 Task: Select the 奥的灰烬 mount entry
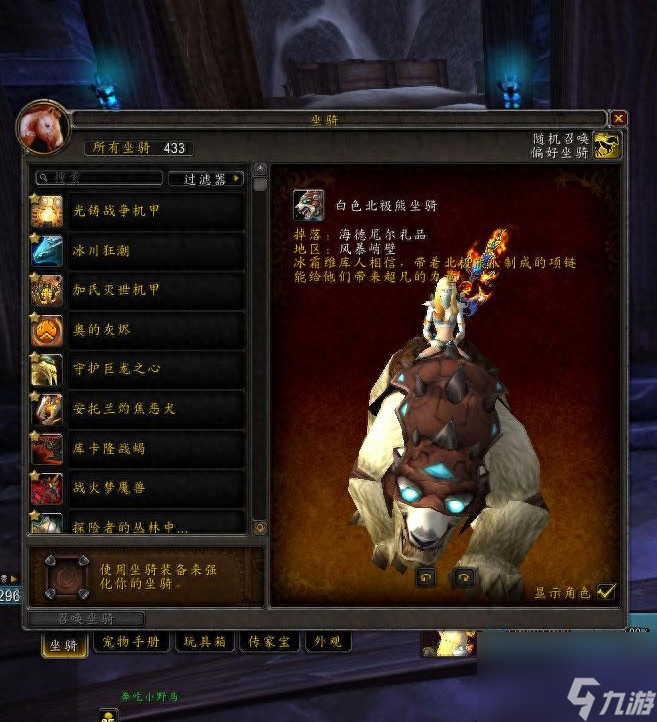(140, 329)
